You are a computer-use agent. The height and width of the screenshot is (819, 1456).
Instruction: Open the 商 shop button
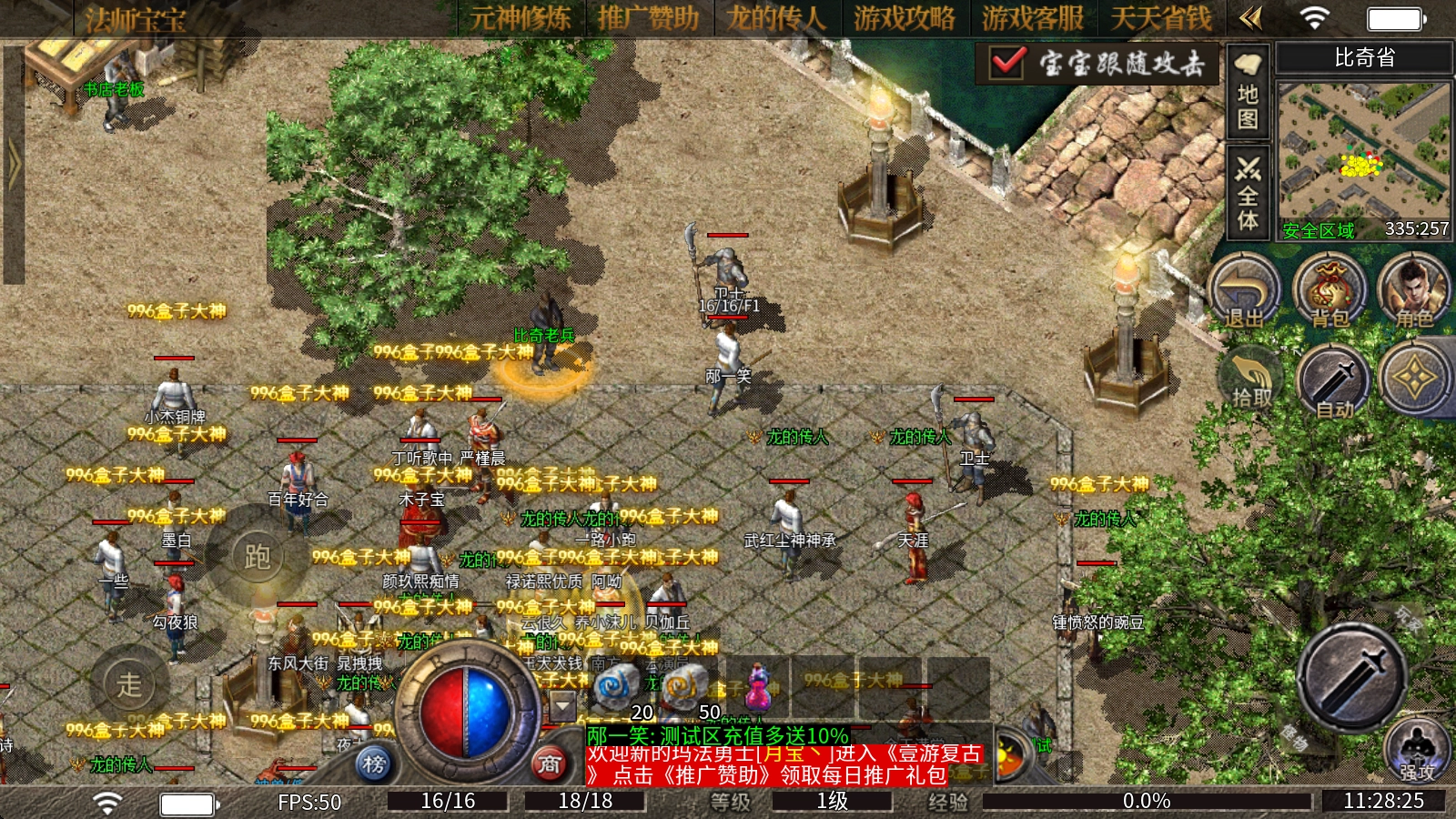tap(549, 764)
